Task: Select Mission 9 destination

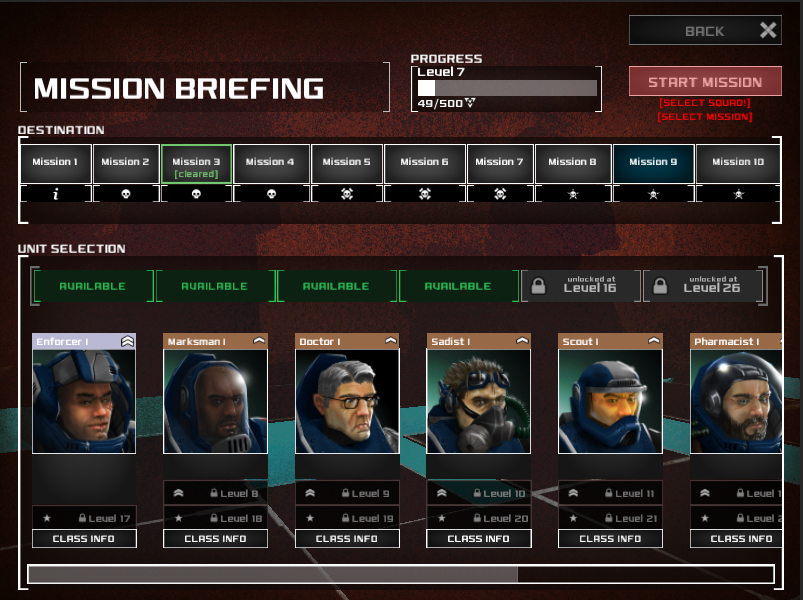Action: pyautogui.click(x=652, y=163)
